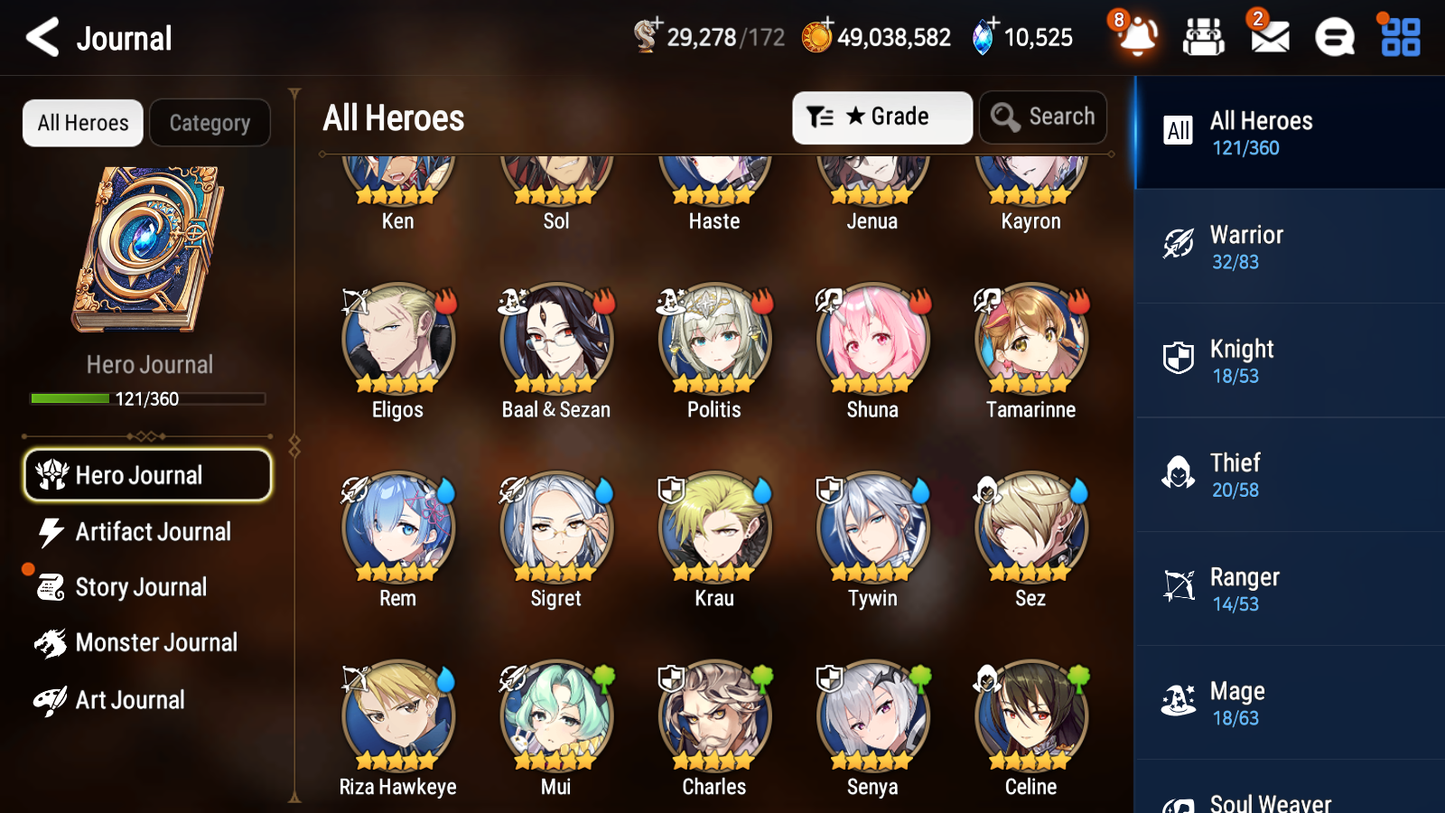Viewport: 1445px width, 813px height.
Task: Open the Grade filter dropdown
Action: [x=882, y=117]
